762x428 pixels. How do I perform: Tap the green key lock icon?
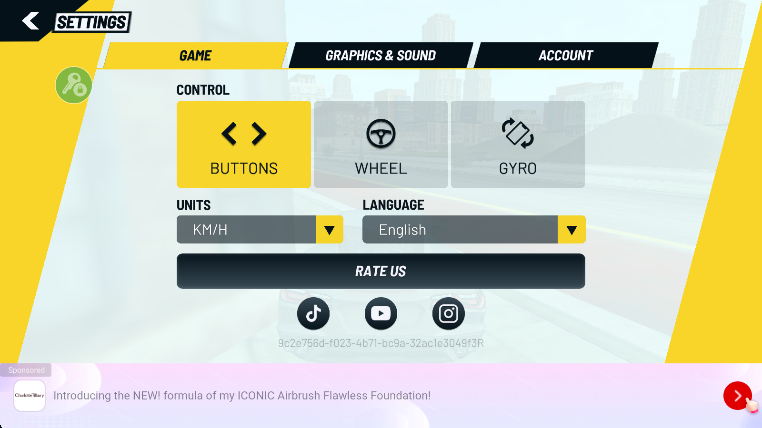tap(73, 86)
